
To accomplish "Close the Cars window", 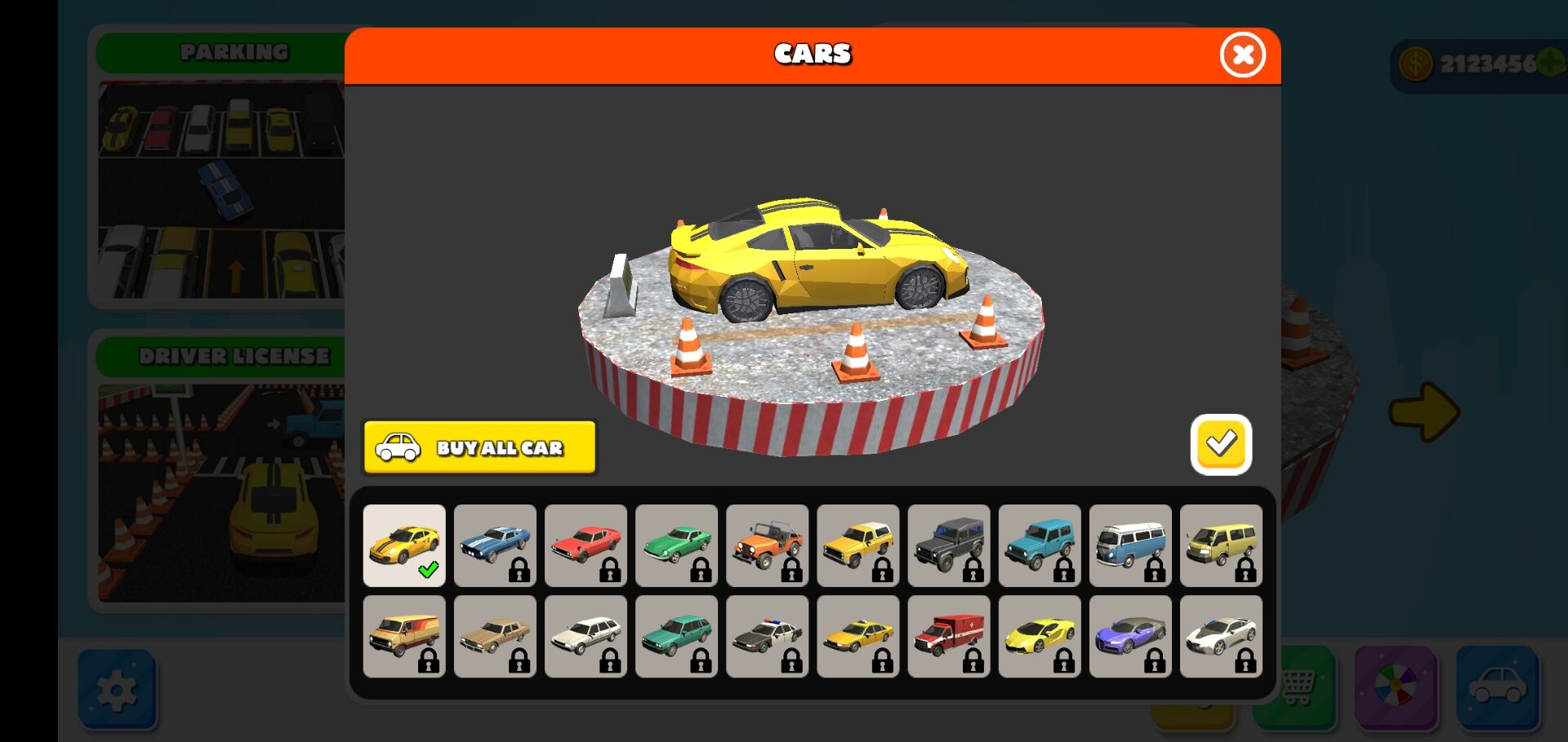I will tap(1242, 56).
